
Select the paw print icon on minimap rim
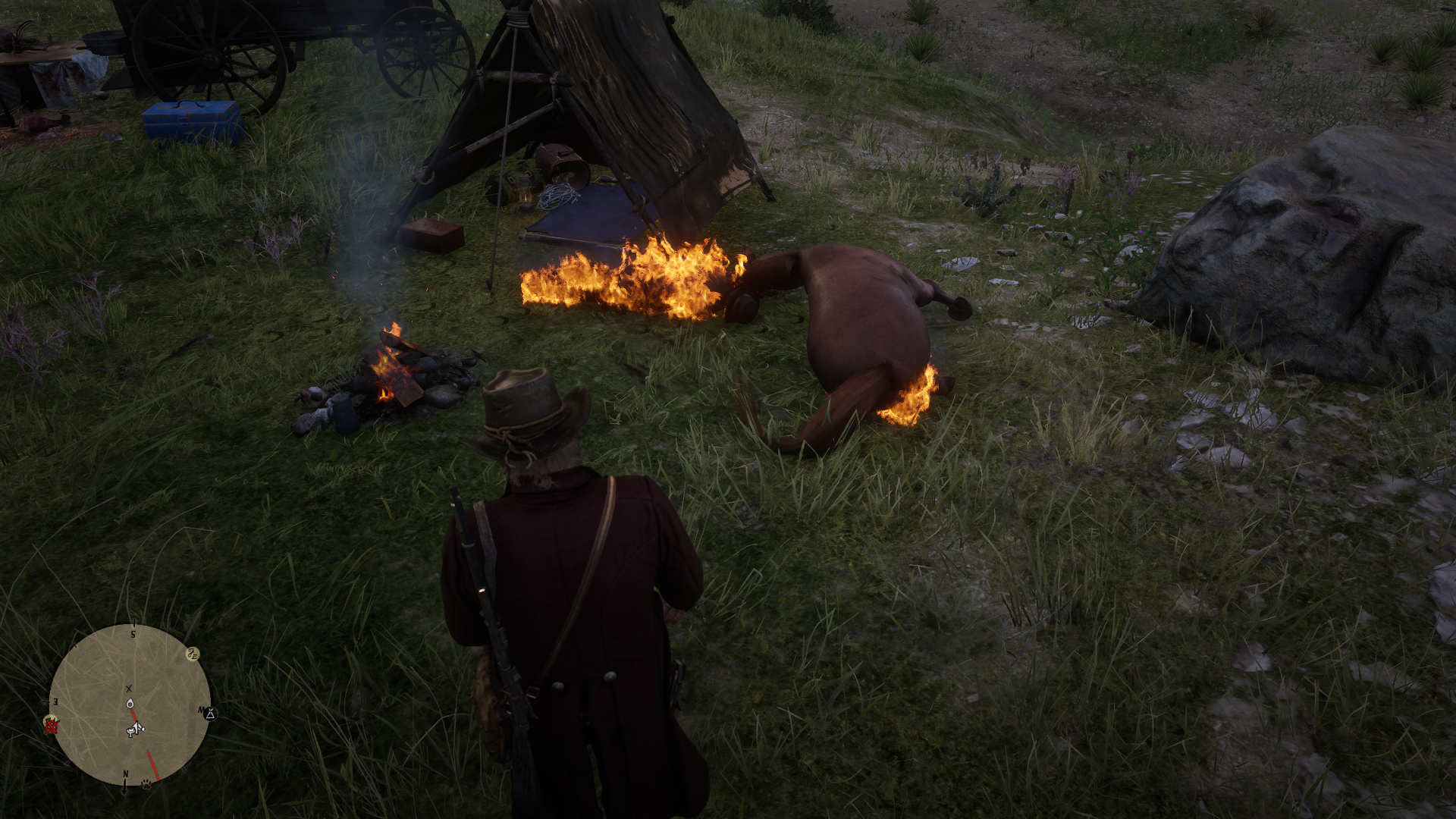pos(146,784)
